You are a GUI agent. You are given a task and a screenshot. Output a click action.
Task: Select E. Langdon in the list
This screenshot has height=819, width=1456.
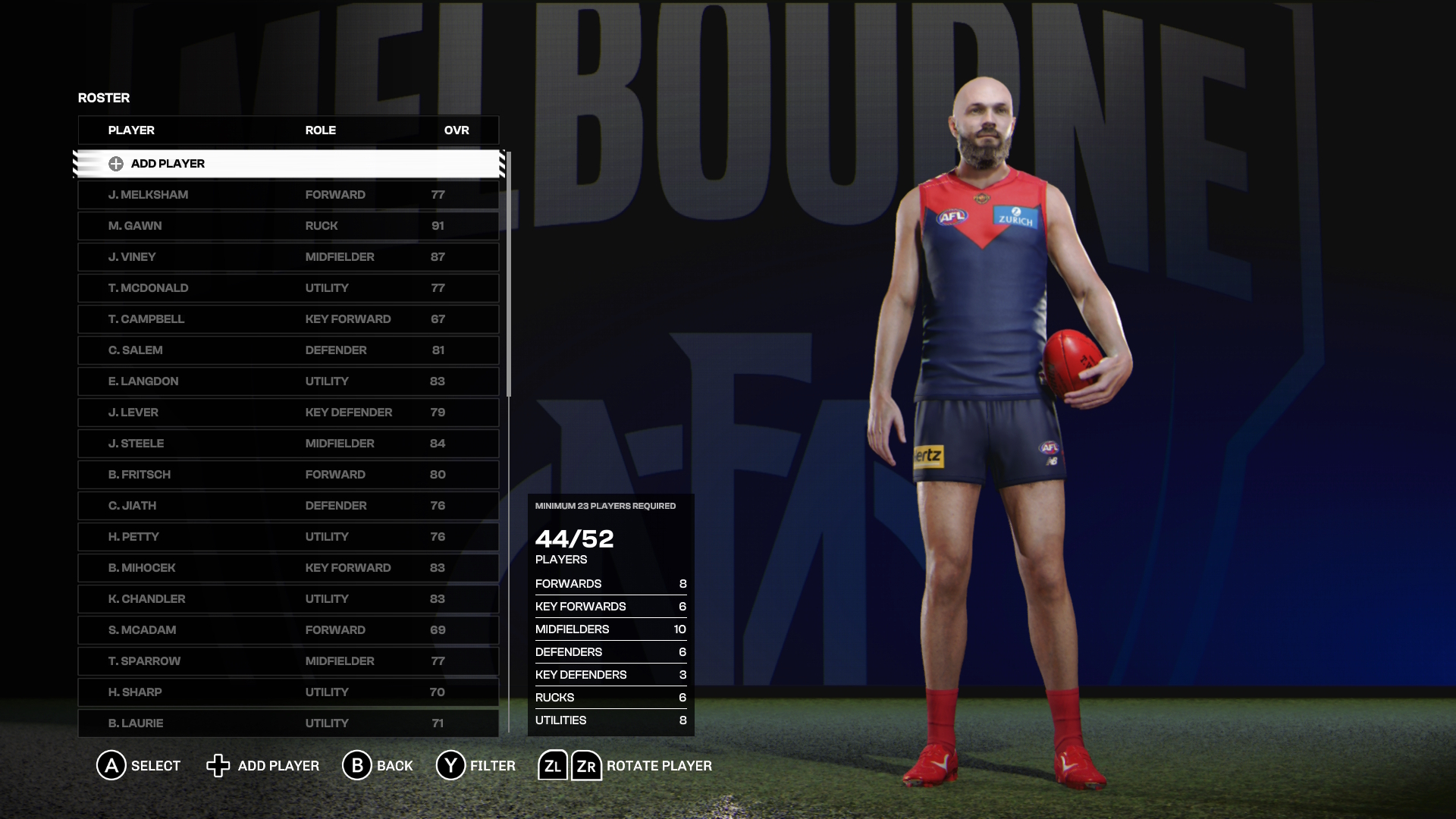click(288, 381)
